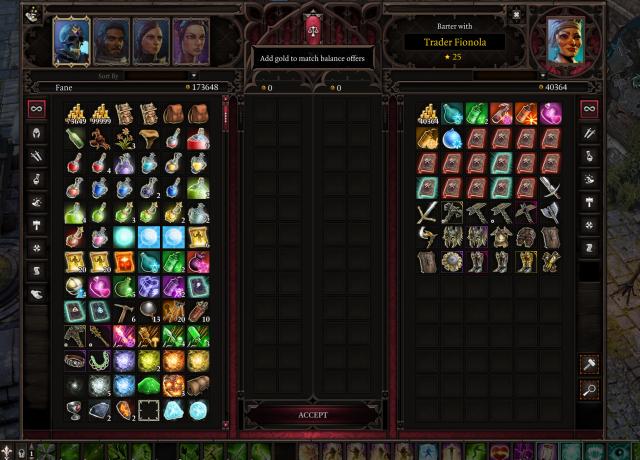
Task: Click the magnifying glass button
Action: (590, 391)
